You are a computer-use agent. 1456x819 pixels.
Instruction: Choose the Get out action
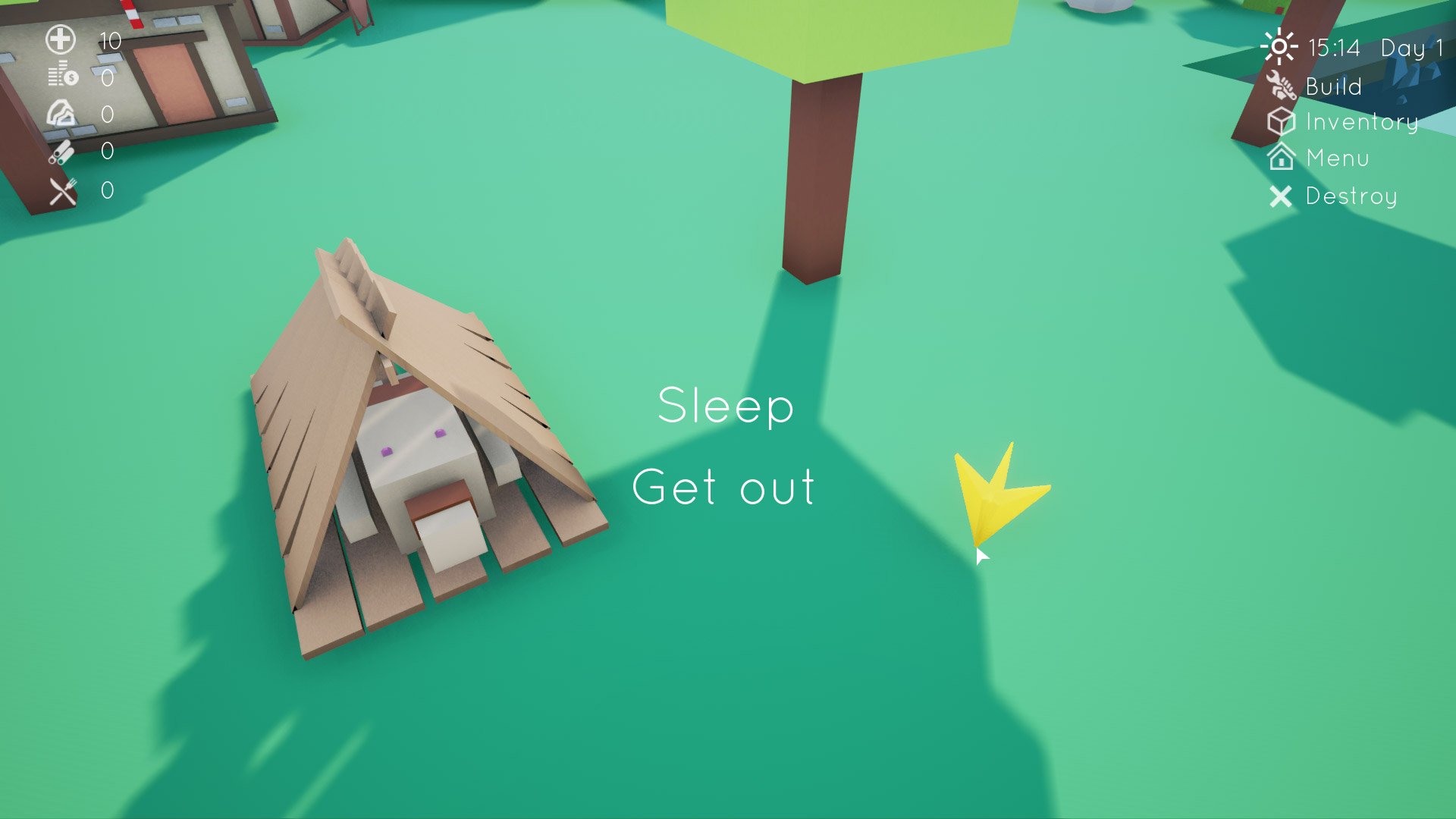click(x=724, y=489)
